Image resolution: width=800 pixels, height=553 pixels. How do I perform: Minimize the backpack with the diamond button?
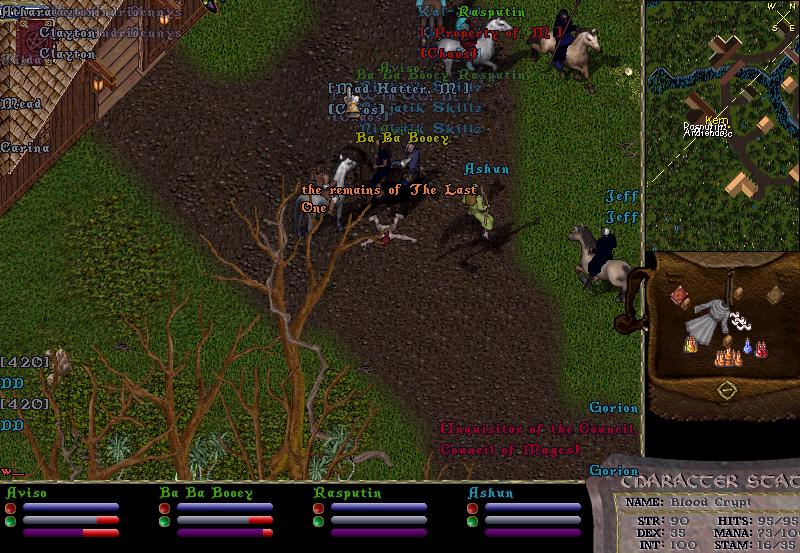[727, 388]
